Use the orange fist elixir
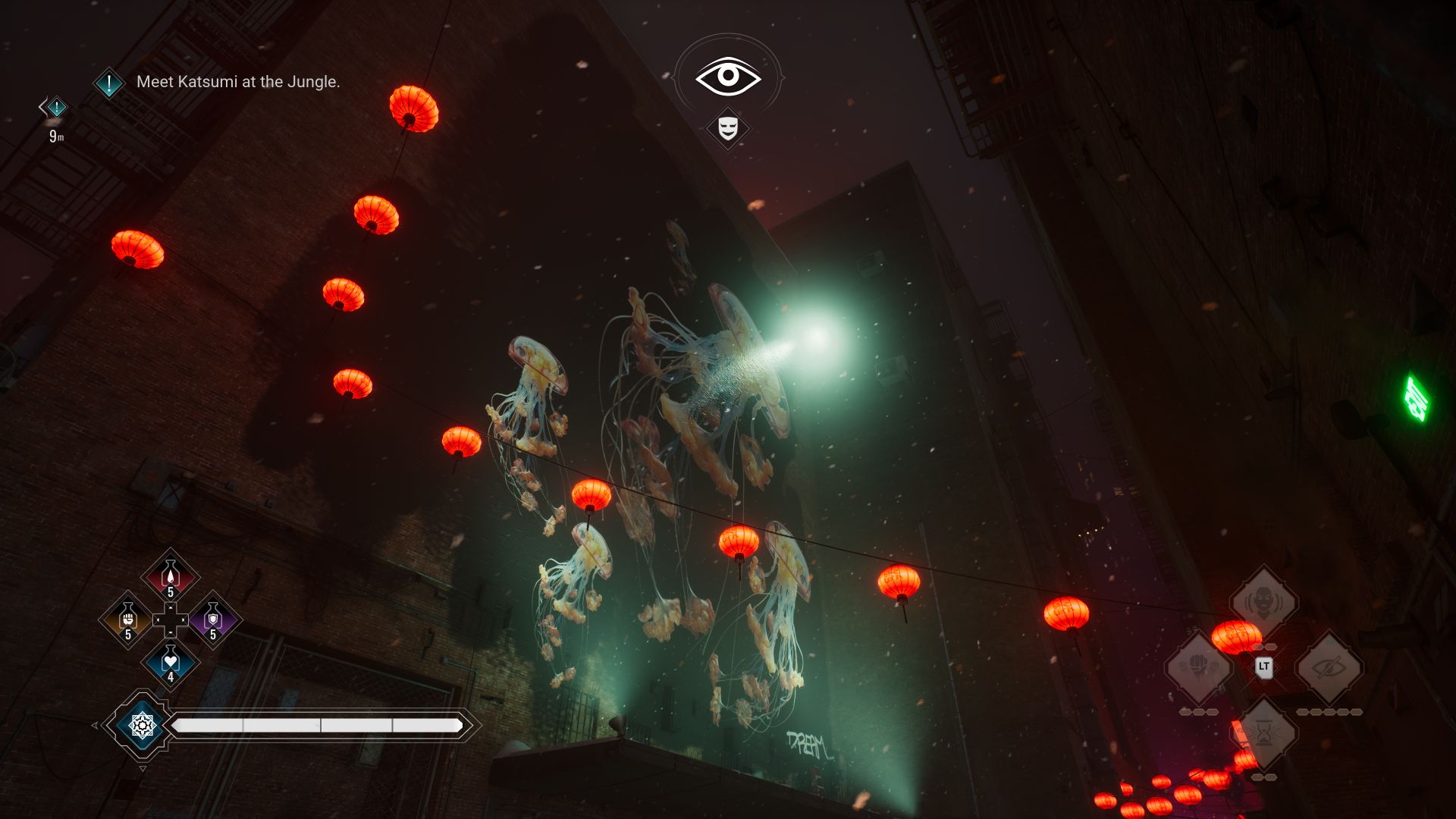Screen dimensions: 1456x819 pyautogui.click(x=127, y=619)
